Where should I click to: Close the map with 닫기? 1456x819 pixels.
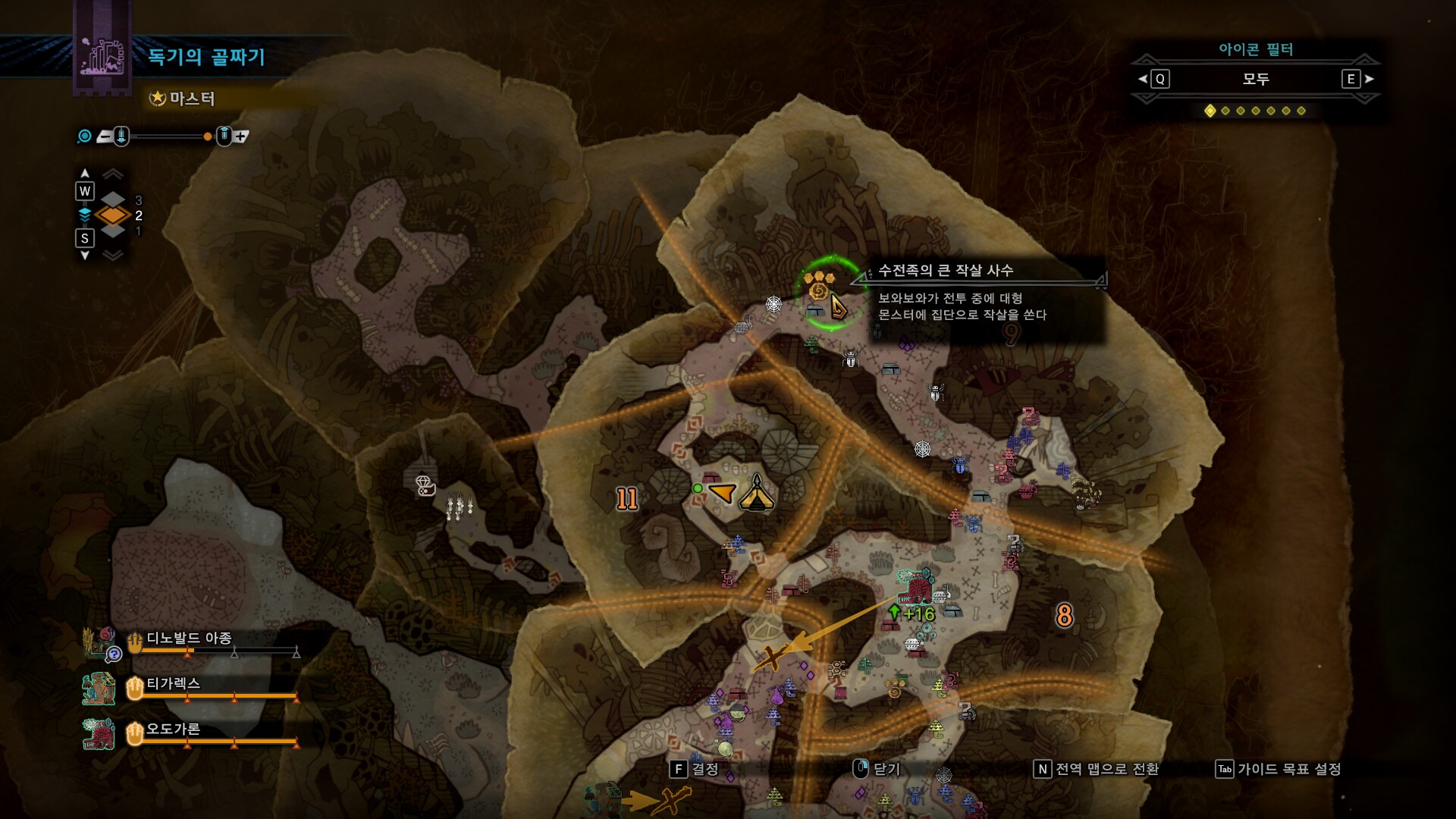[877, 769]
